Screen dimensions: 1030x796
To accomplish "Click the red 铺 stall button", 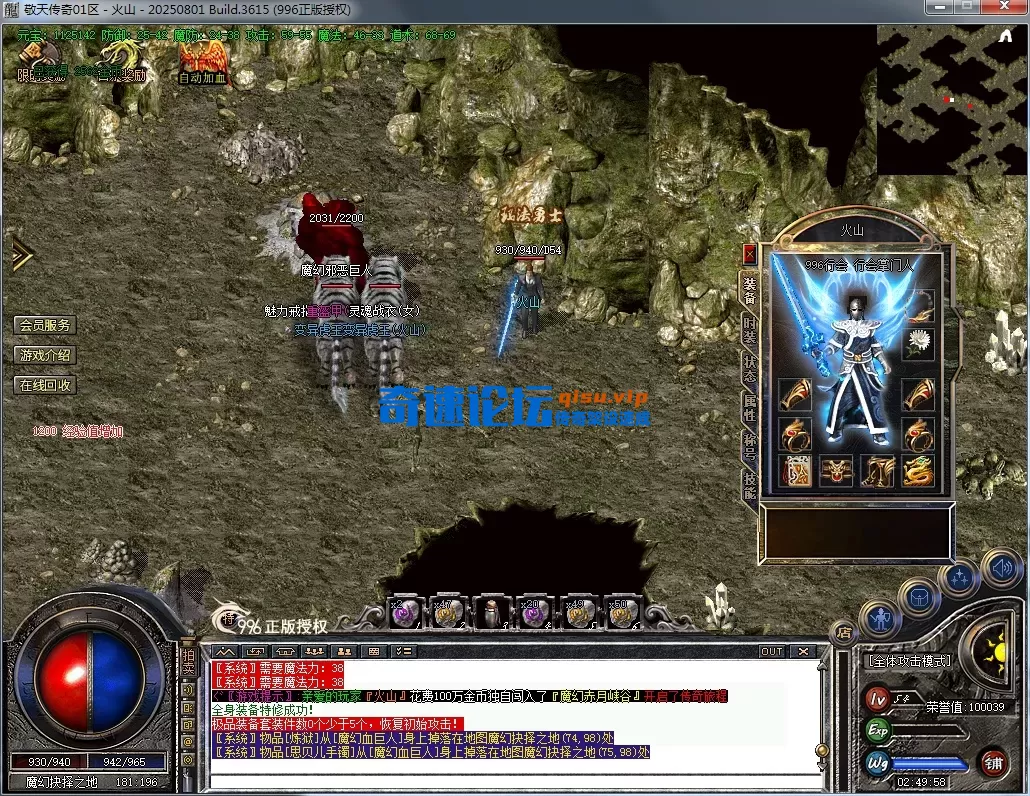I will click(x=993, y=764).
